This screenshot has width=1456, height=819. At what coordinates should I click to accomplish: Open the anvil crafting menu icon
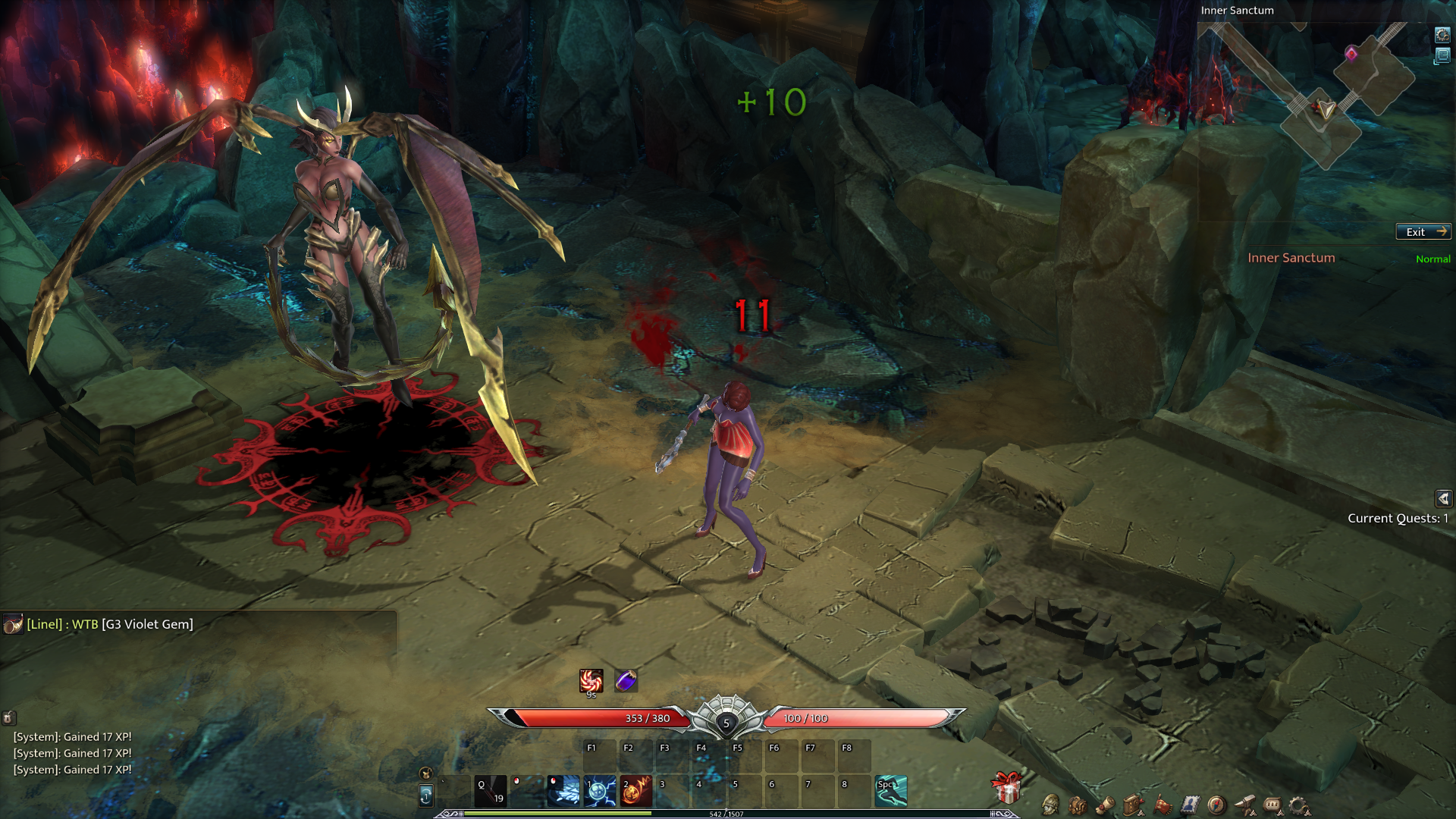pos(1244,805)
